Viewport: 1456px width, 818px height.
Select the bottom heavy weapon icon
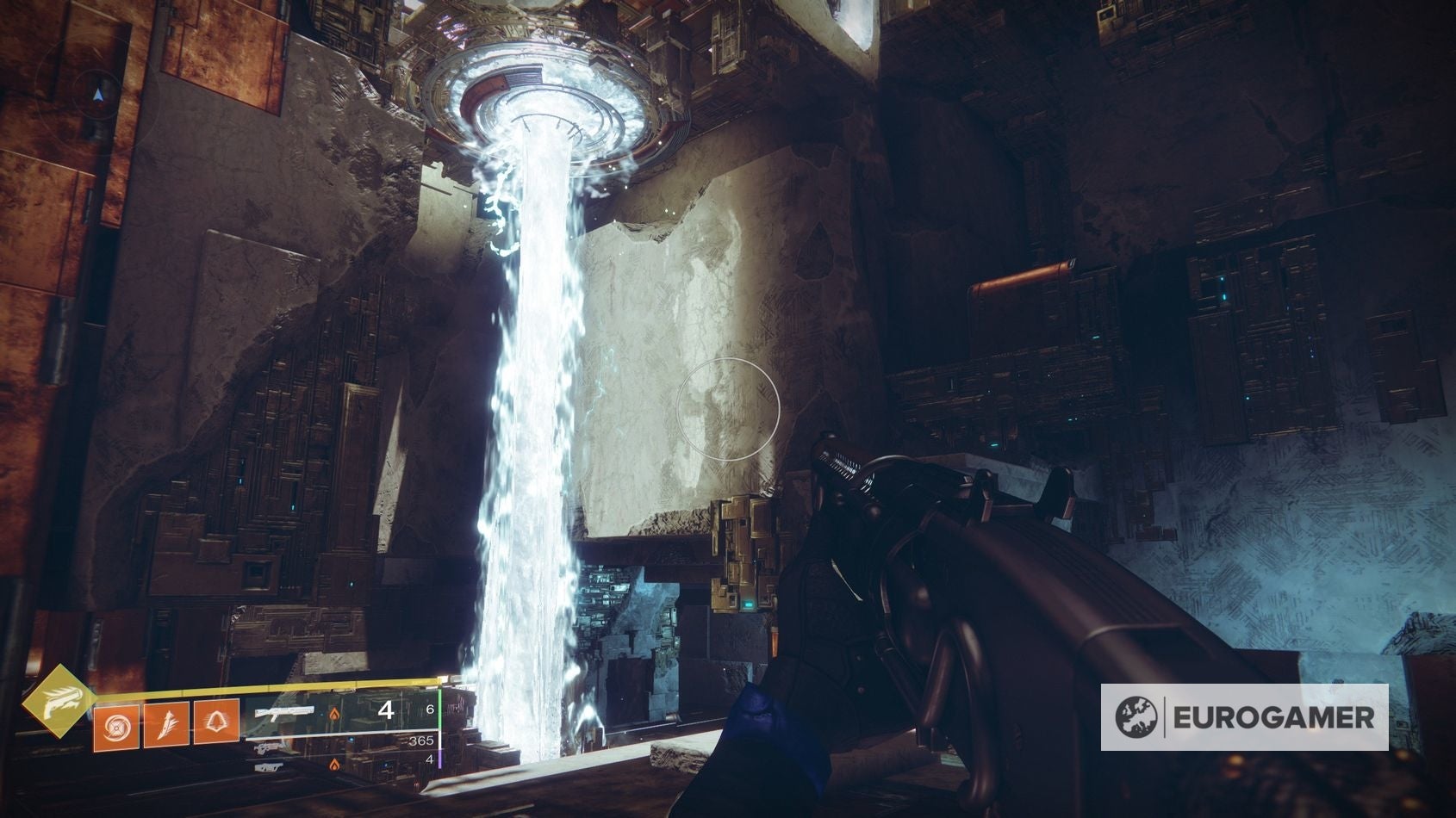270,767
